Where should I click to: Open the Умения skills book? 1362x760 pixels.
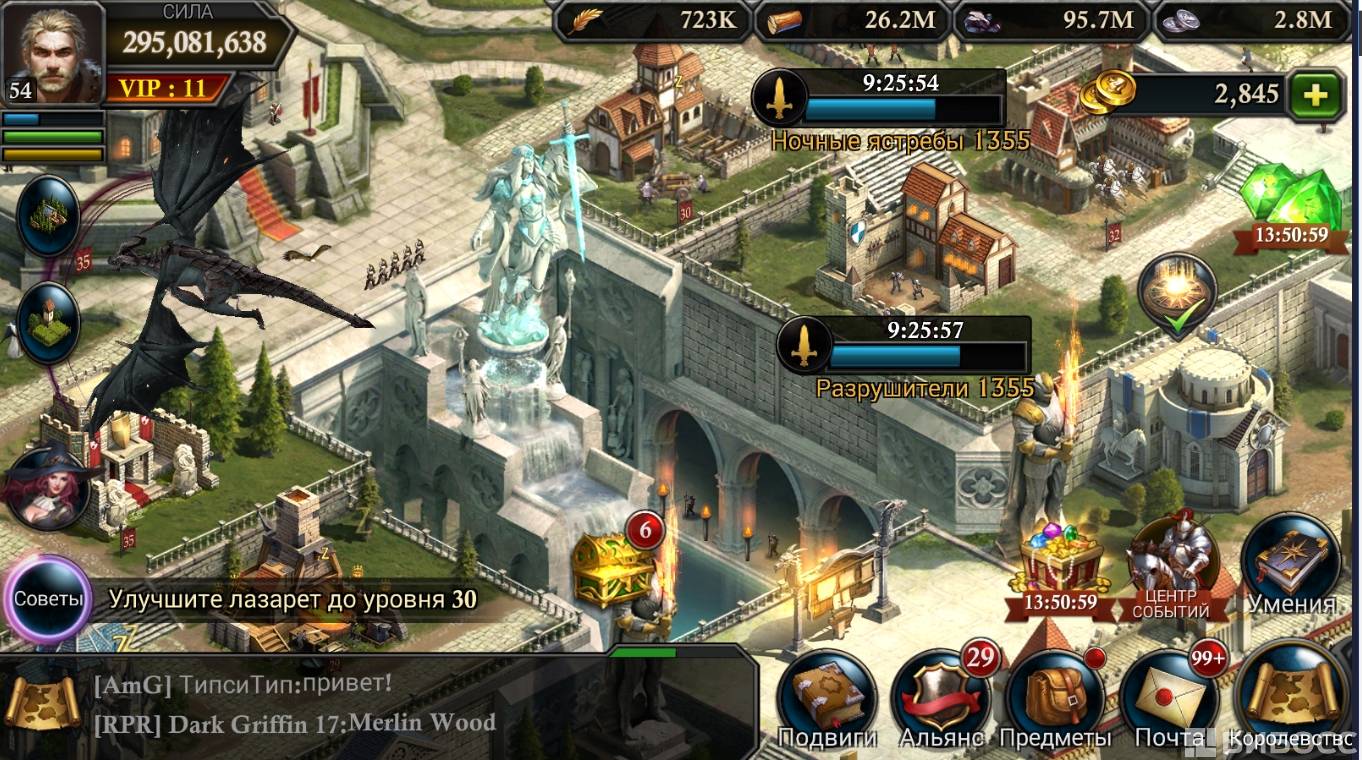click(x=1290, y=562)
